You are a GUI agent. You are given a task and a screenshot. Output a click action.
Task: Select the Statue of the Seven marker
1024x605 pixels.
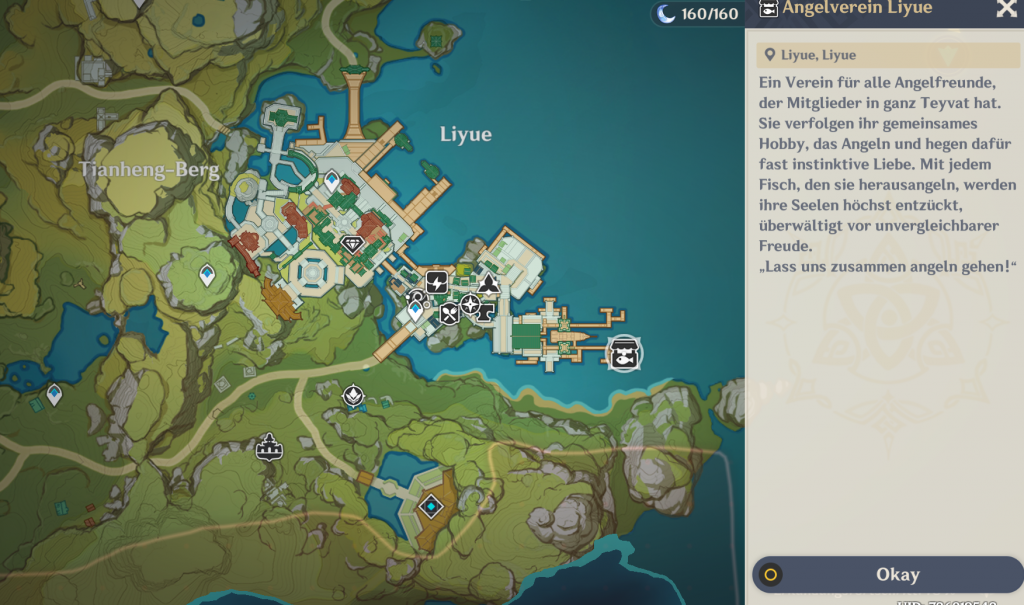click(x=353, y=397)
